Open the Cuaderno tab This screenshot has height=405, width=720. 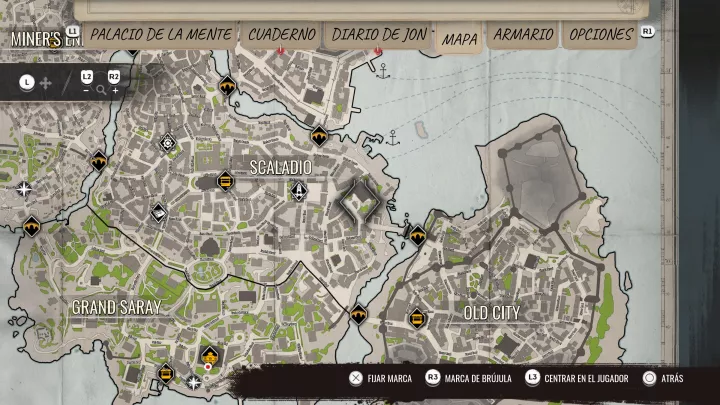click(x=282, y=34)
